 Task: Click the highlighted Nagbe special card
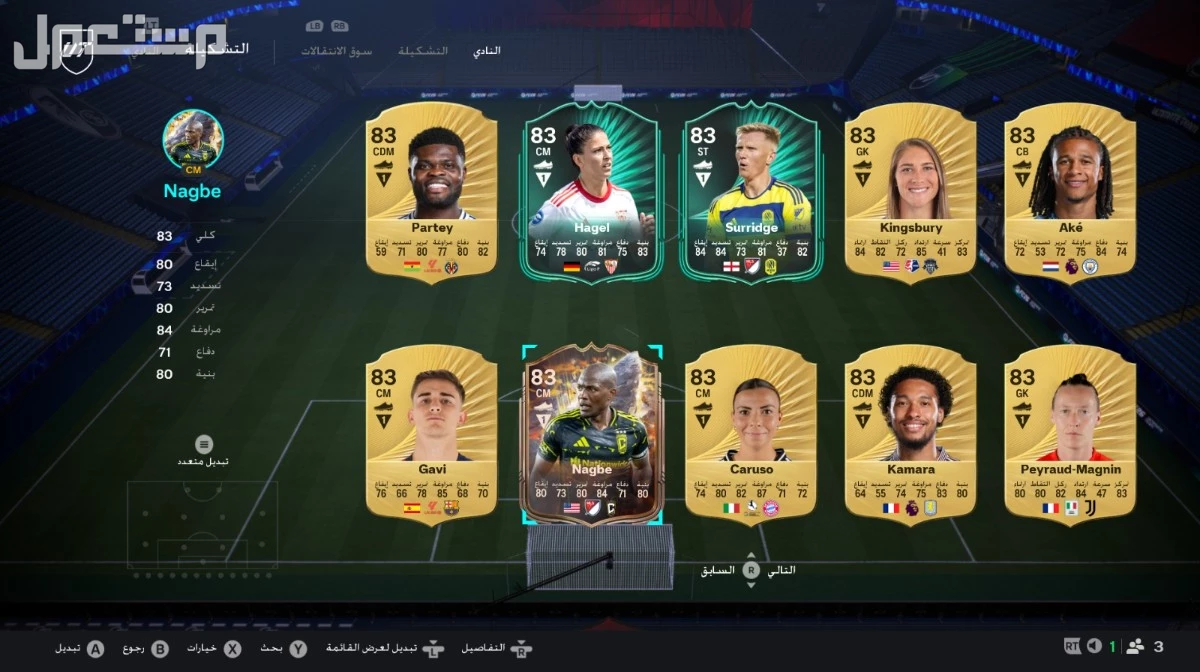[x=591, y=434]
